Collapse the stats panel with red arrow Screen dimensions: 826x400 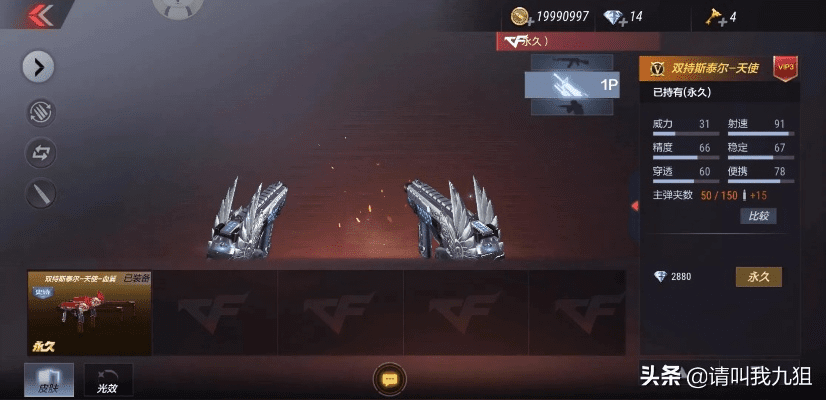click(x=633, y=206)
